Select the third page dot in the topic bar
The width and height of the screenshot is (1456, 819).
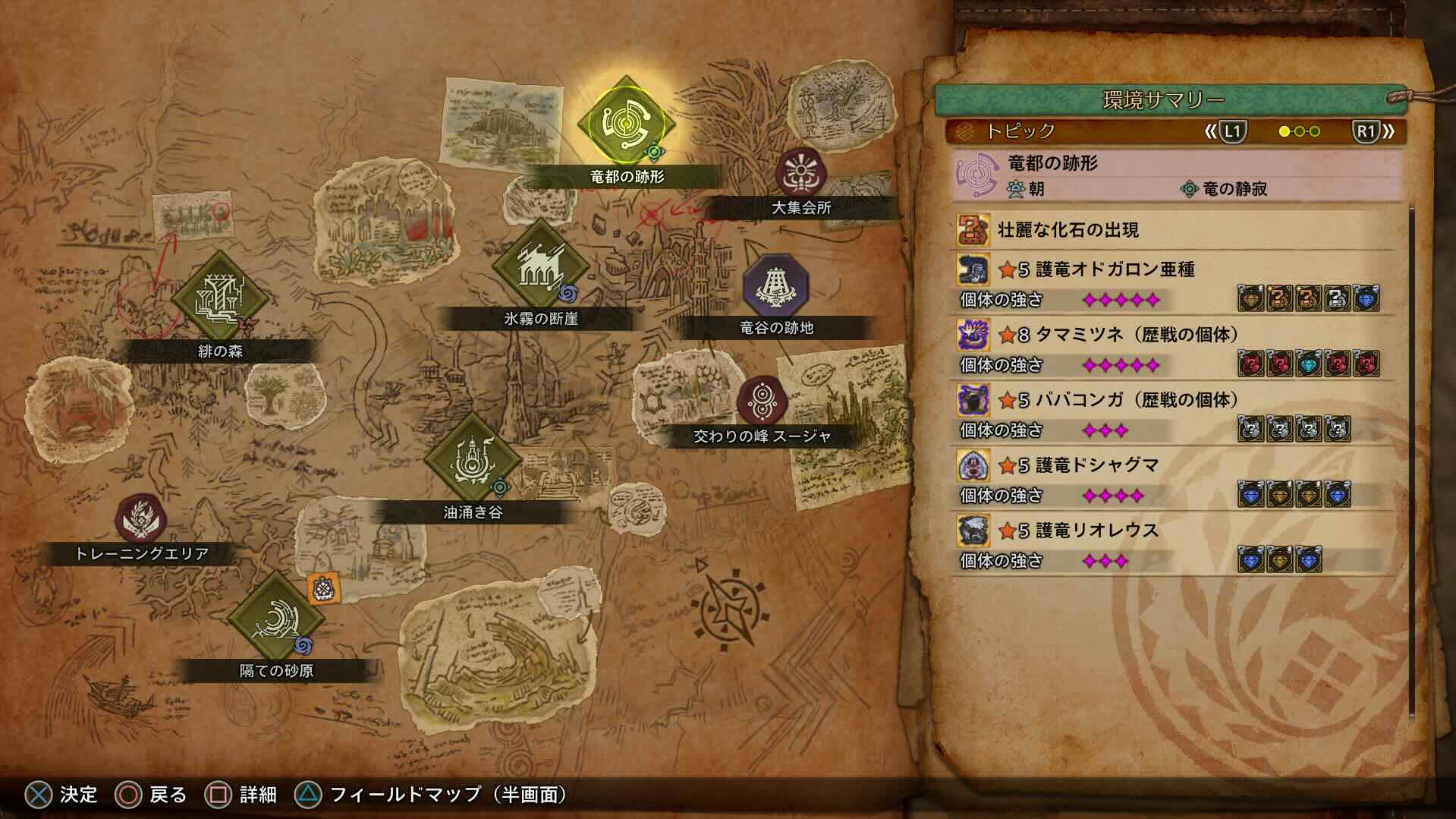[1315, 131]
